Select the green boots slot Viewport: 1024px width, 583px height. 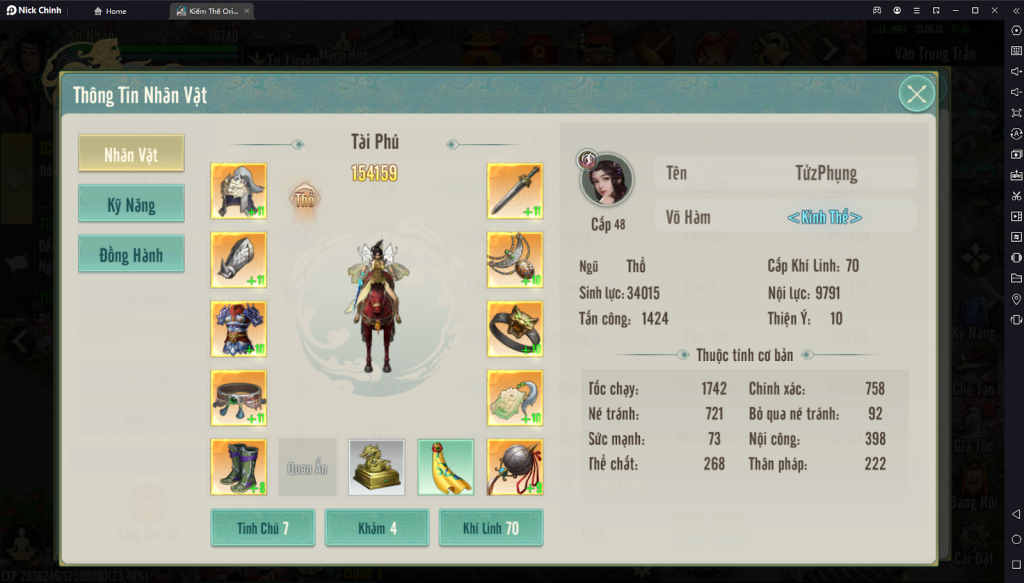pyautogui.click(x=239, y=467)
